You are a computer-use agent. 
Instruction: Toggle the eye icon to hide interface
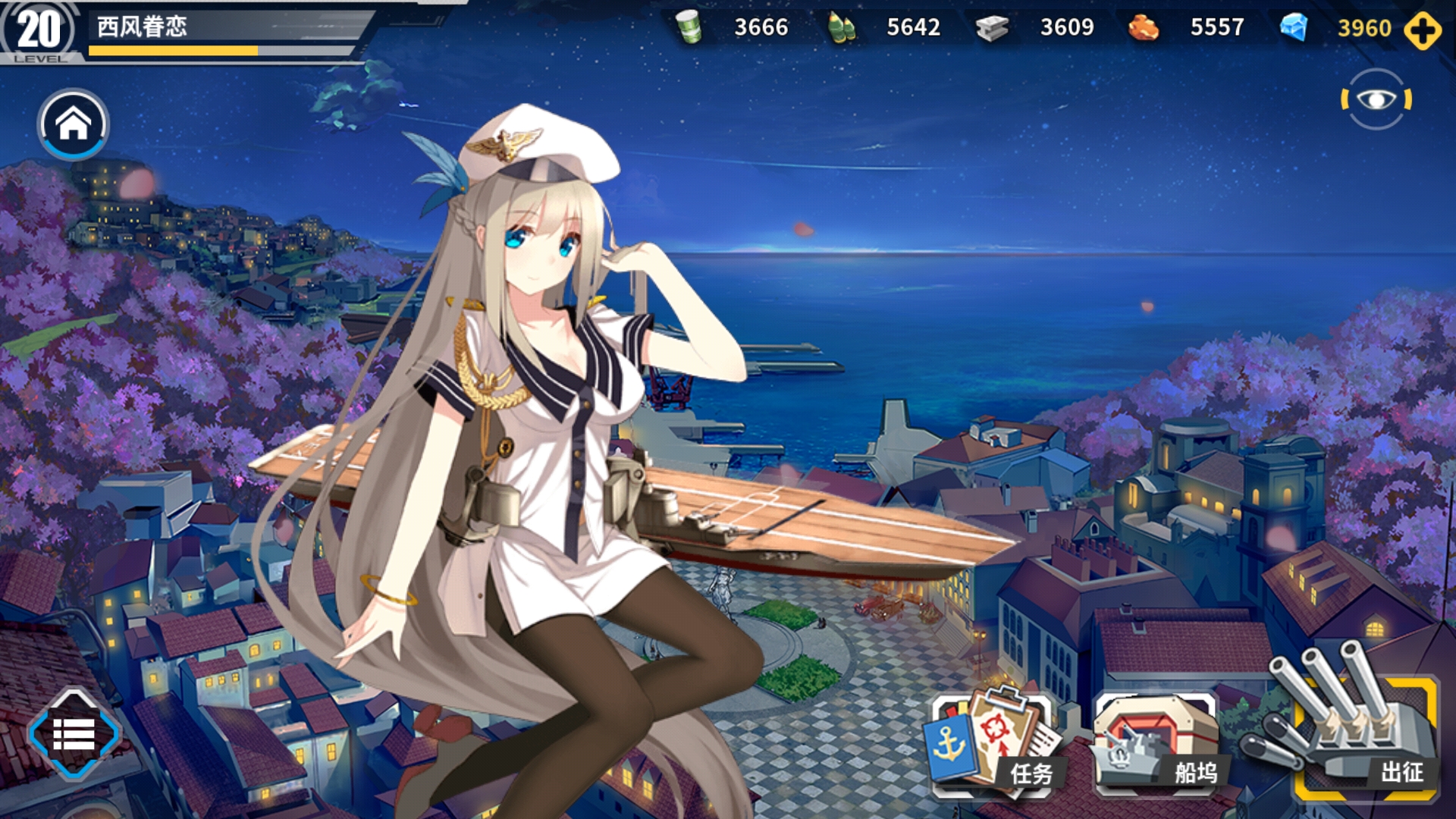(x=1376, y=99)
